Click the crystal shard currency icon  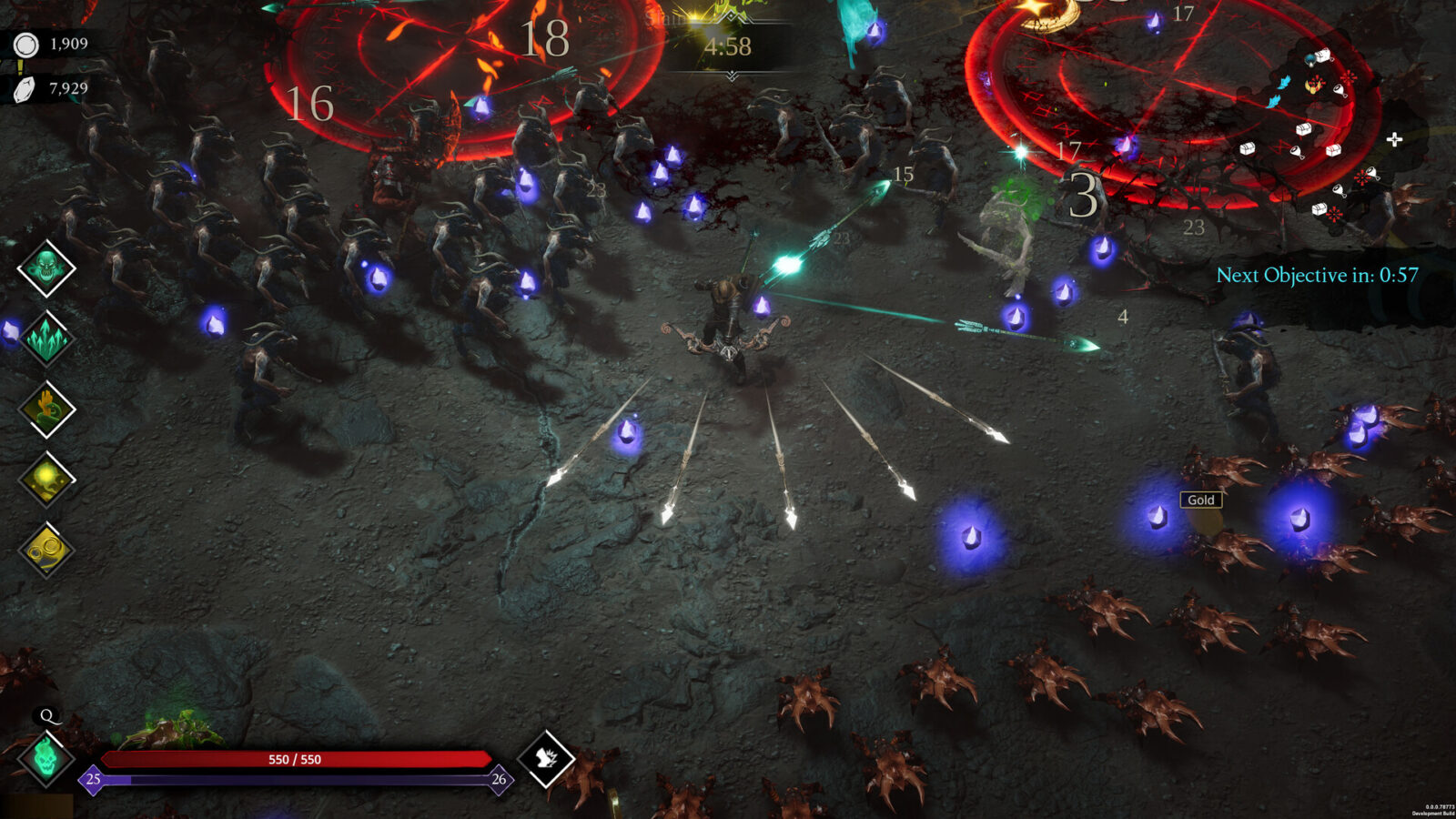(23, 89)
